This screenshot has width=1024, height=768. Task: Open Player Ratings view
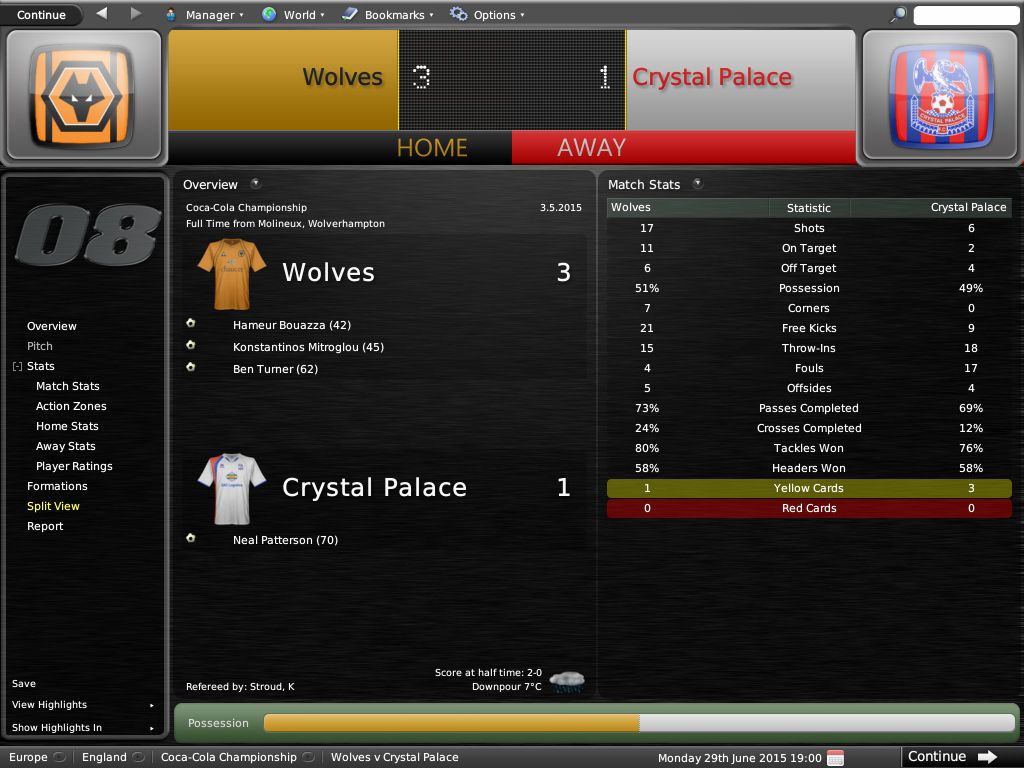(x=74, y=466)
